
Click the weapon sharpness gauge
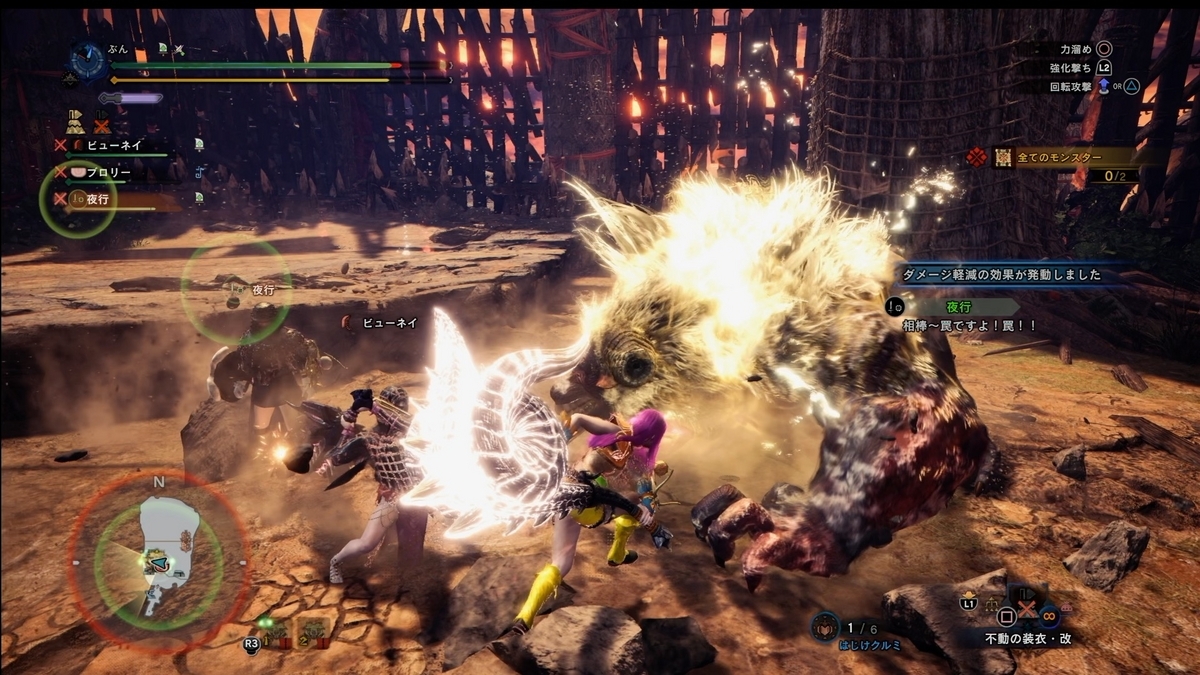coord(130,98)
